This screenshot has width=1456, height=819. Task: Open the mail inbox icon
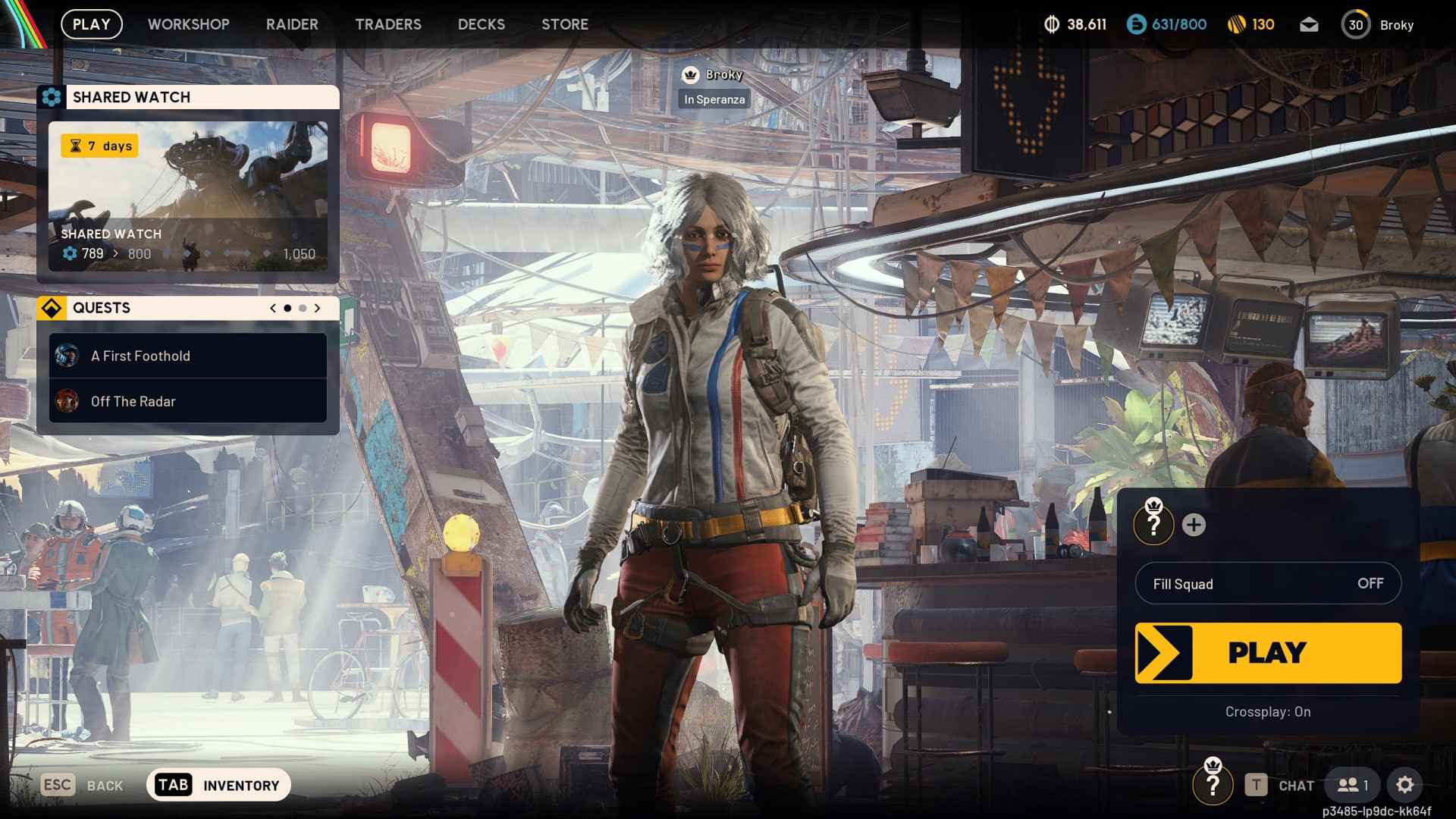pyautogui.click(x=1310, y=24)
